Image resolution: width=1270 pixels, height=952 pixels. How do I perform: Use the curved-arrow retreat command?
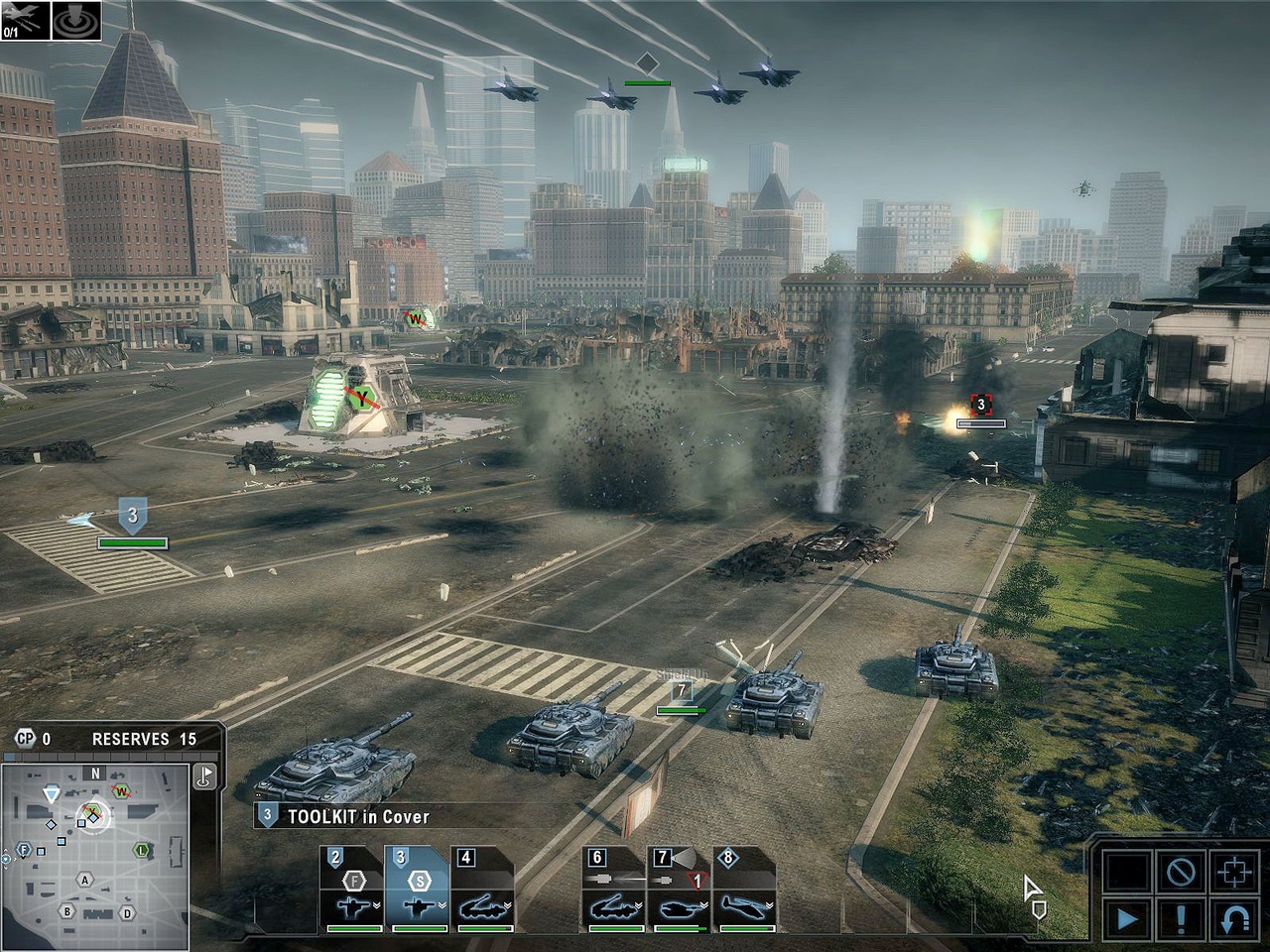click(1234, 919)
